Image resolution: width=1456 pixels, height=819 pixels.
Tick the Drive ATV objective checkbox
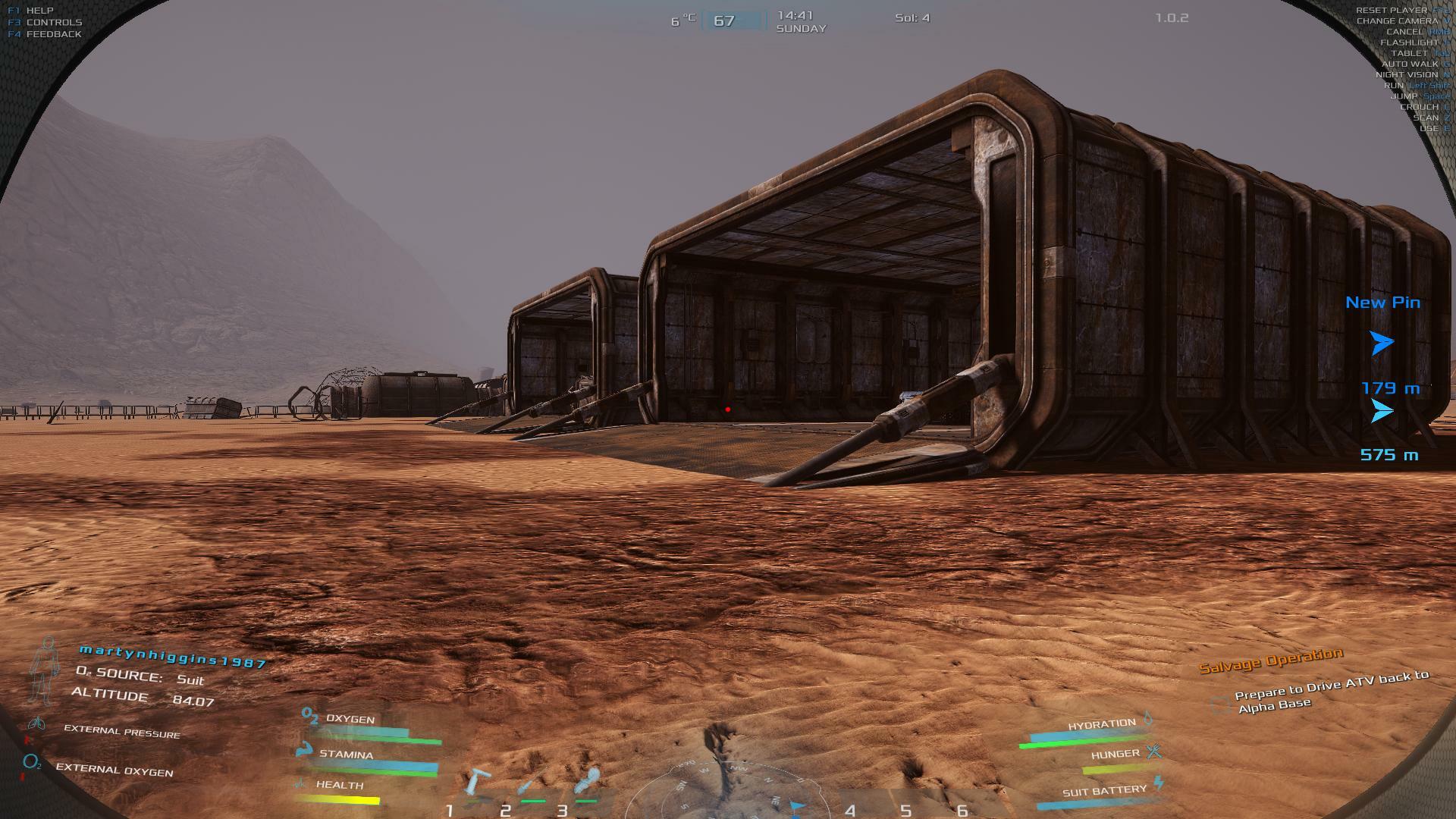[1220, 704]
